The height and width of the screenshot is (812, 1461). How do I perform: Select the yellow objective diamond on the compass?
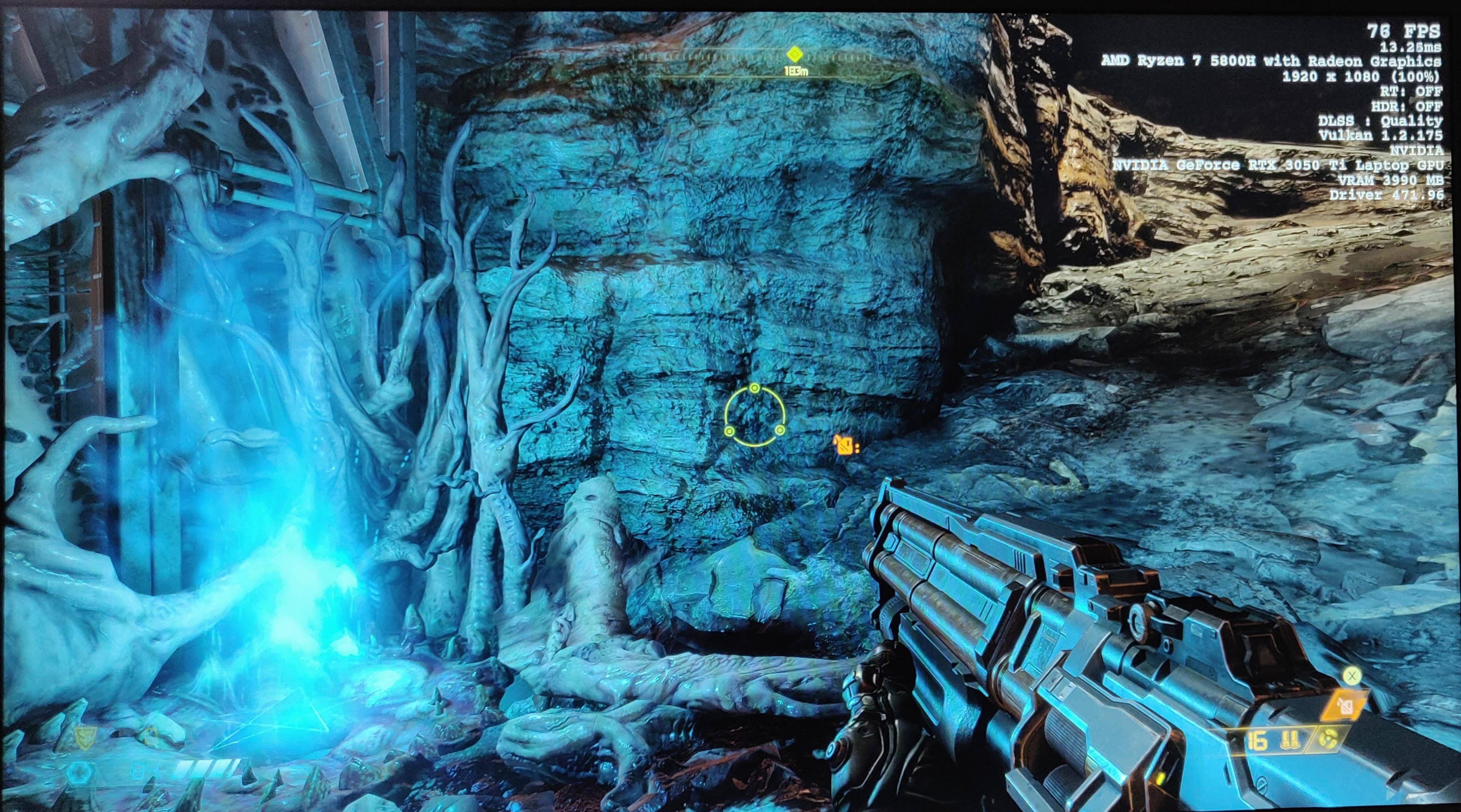795,54
